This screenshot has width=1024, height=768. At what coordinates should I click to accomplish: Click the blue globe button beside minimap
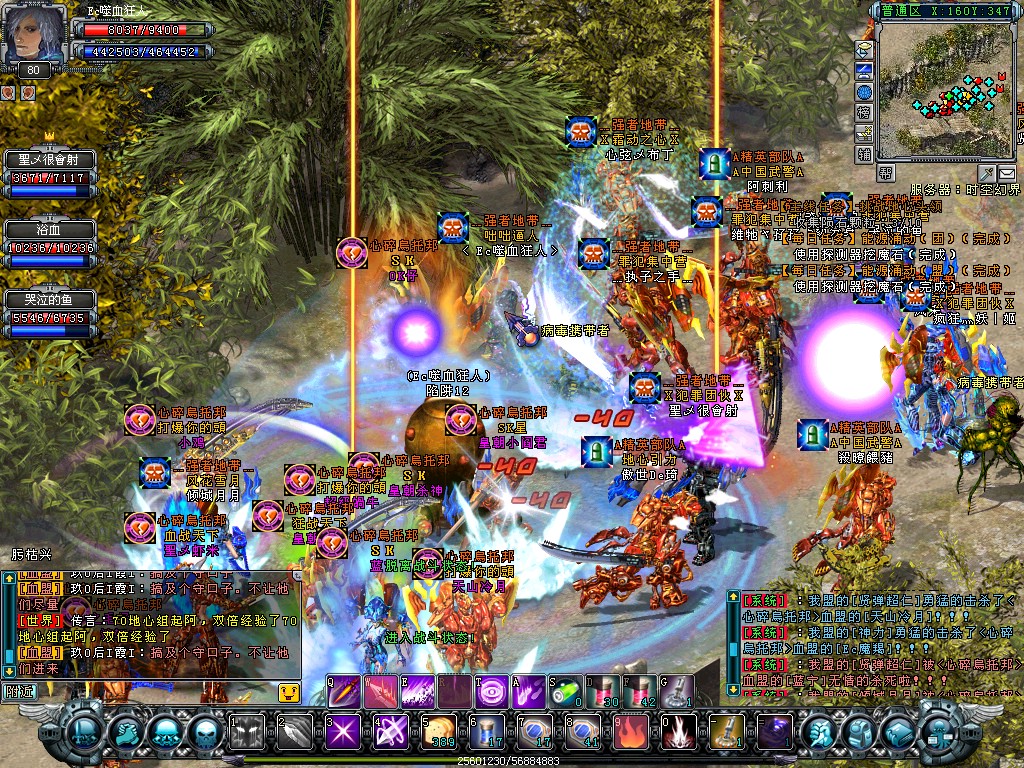point(864,92)
